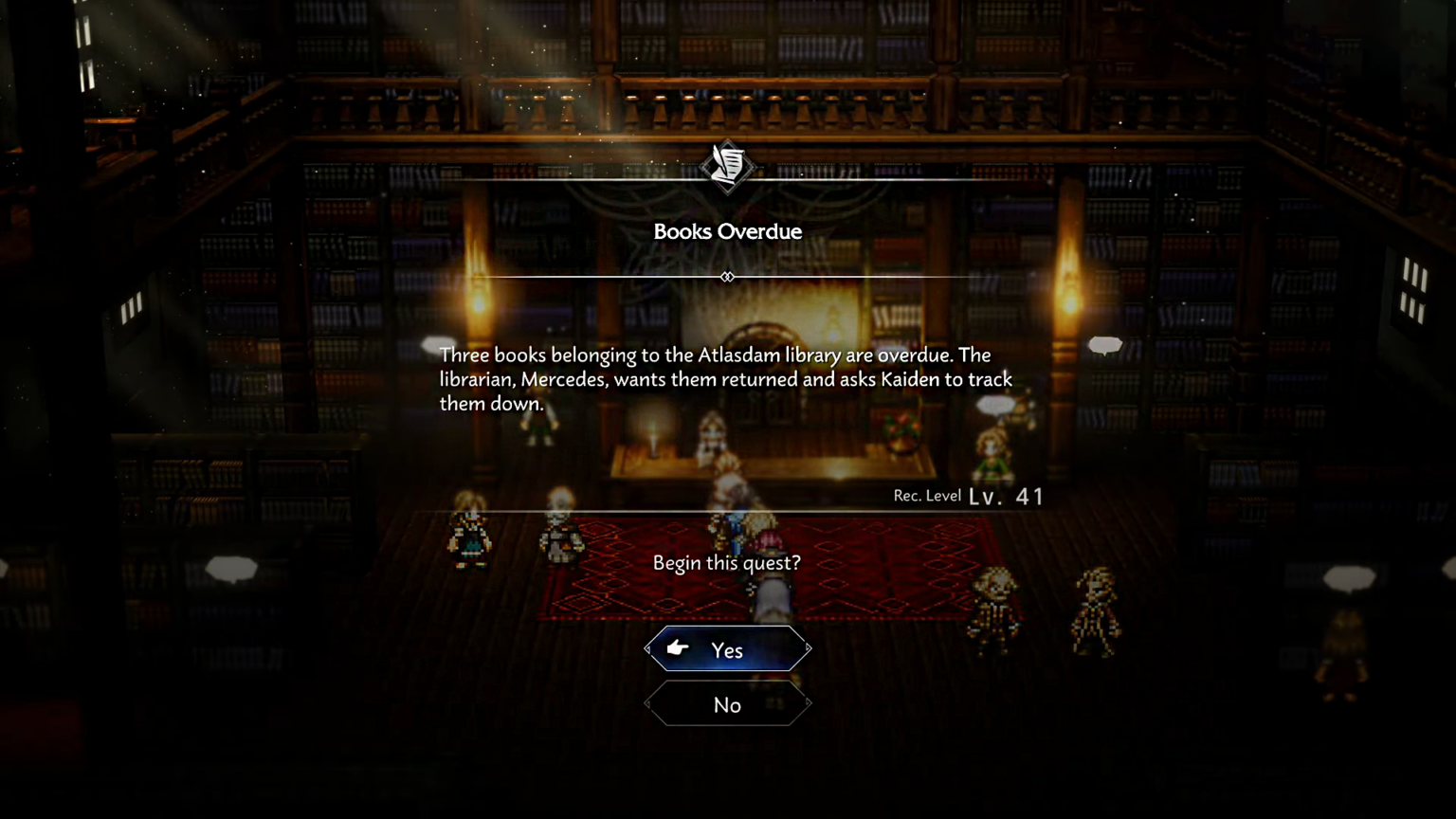Open the Books Overdue quest title
Viewport: 1456px width, 819px height.
tap(727, 231)
